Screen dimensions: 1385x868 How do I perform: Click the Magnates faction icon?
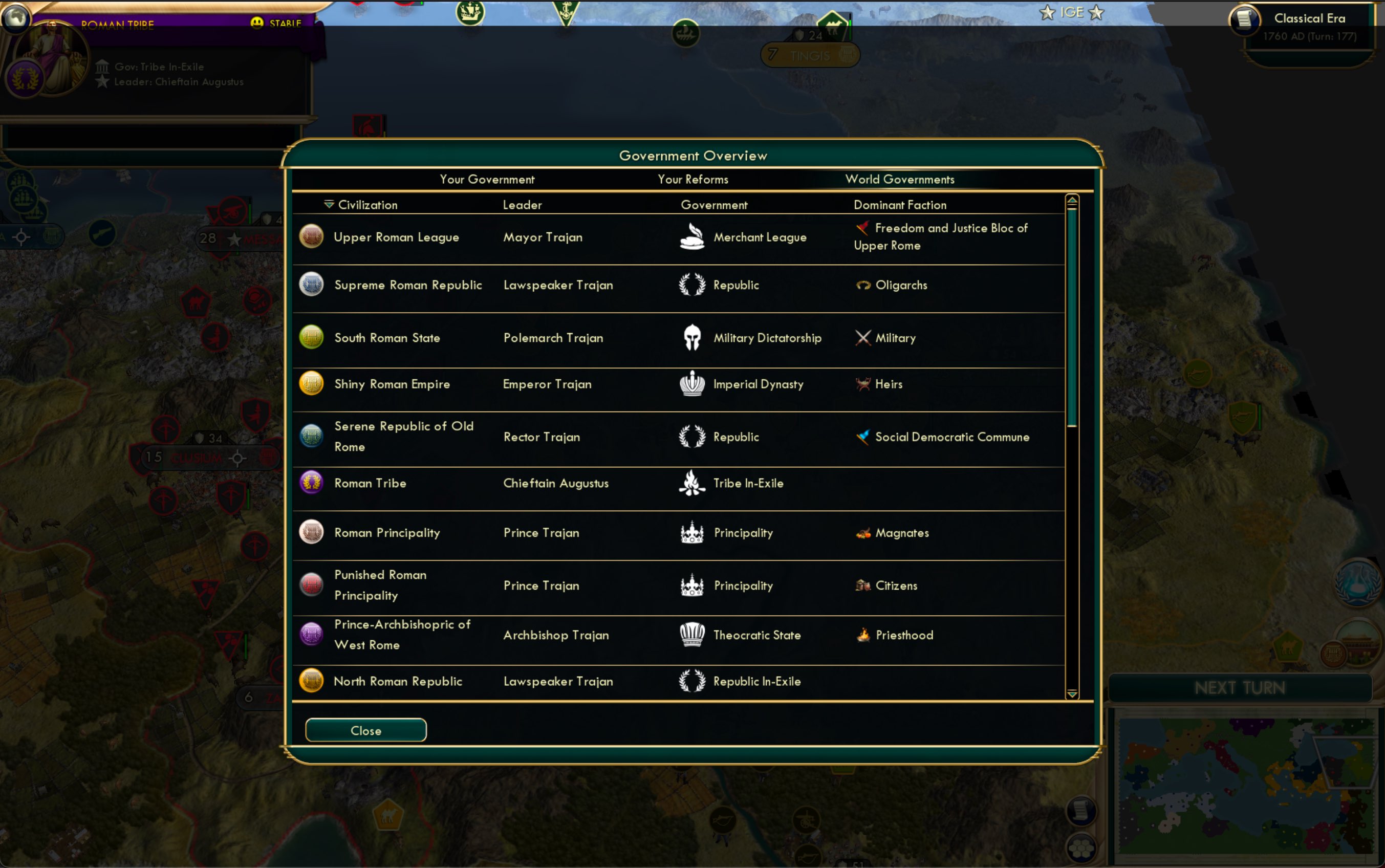coord(863,532)
